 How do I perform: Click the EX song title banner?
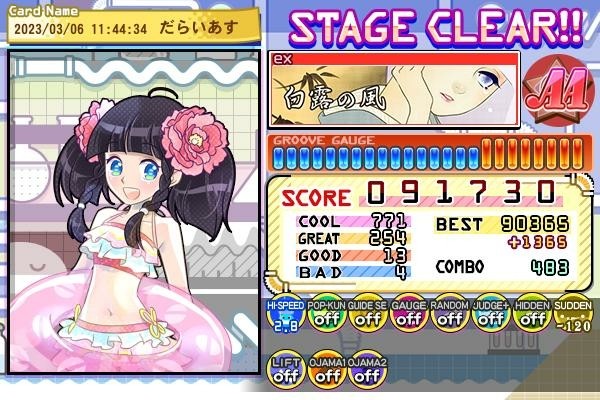pyautogui.click(x=394, y=90)
